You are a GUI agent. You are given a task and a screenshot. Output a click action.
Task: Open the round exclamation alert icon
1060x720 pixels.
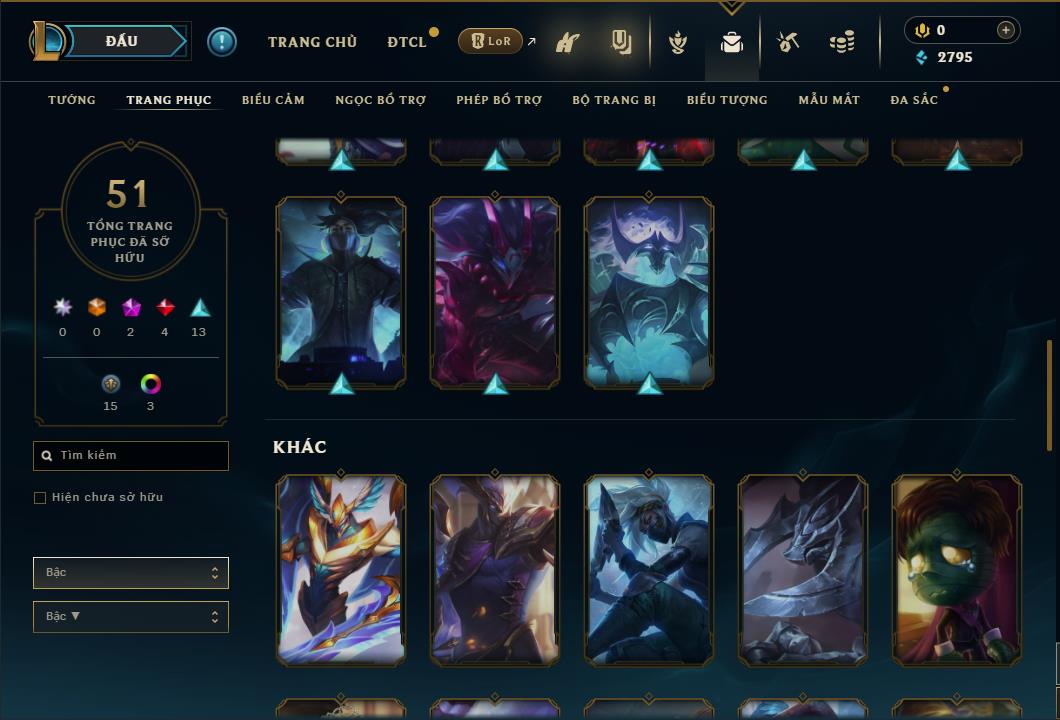(x=222, y=42)
